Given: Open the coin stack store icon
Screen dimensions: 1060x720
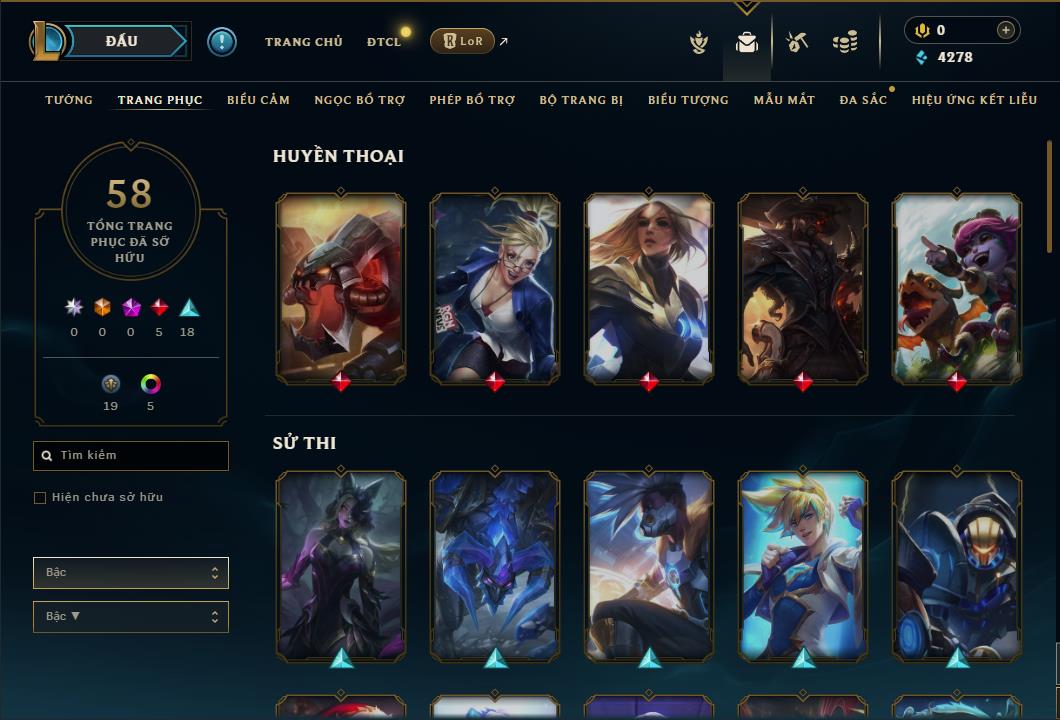Looking at the screenshot, I should pyautogui.click(x=845, y=42).
